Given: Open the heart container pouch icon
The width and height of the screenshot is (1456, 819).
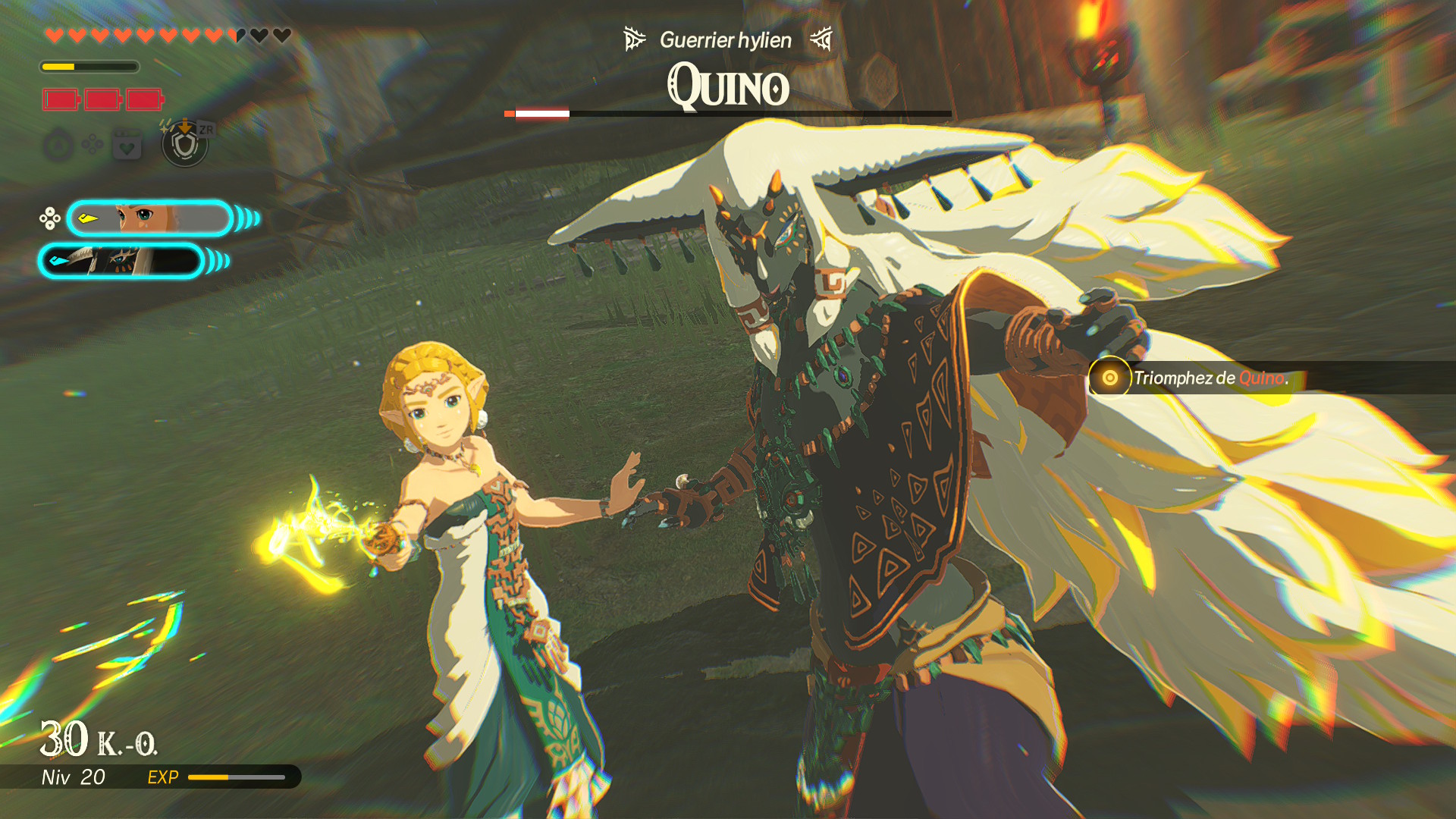Looking at the screenshot, I should click(127, 144).
